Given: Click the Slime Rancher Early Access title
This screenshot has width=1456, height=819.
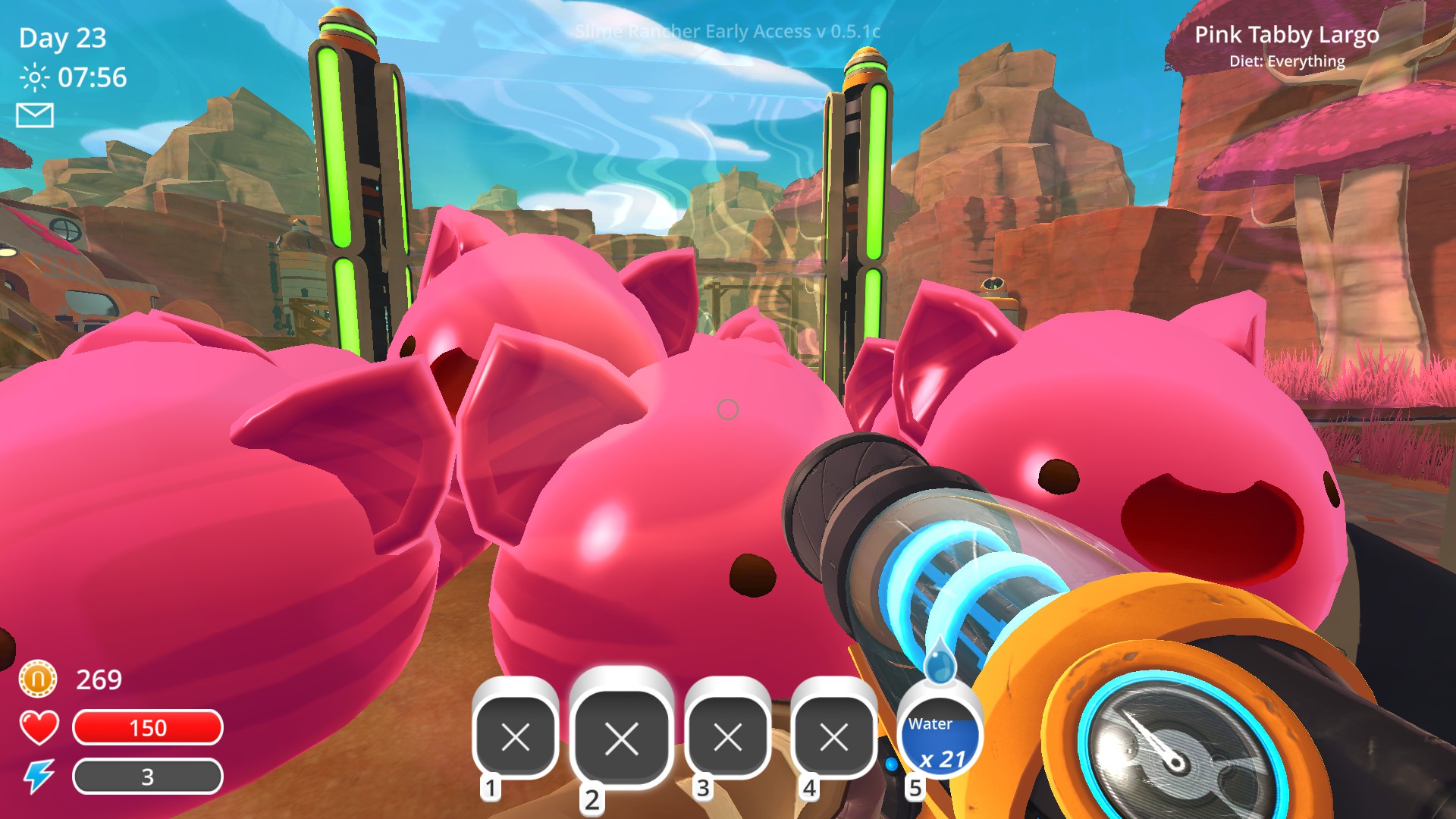Looking at the screenshot, I should coord(728,32).
